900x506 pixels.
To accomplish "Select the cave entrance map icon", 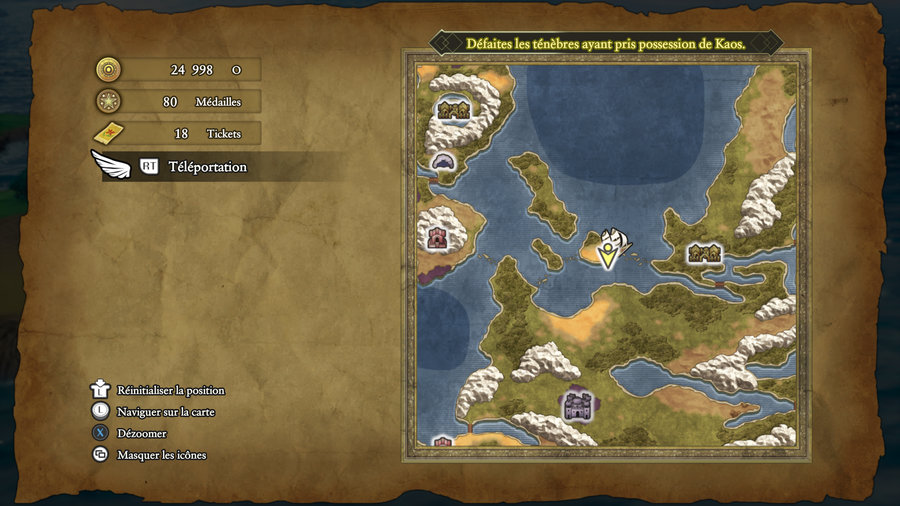I will coord(443,161).
